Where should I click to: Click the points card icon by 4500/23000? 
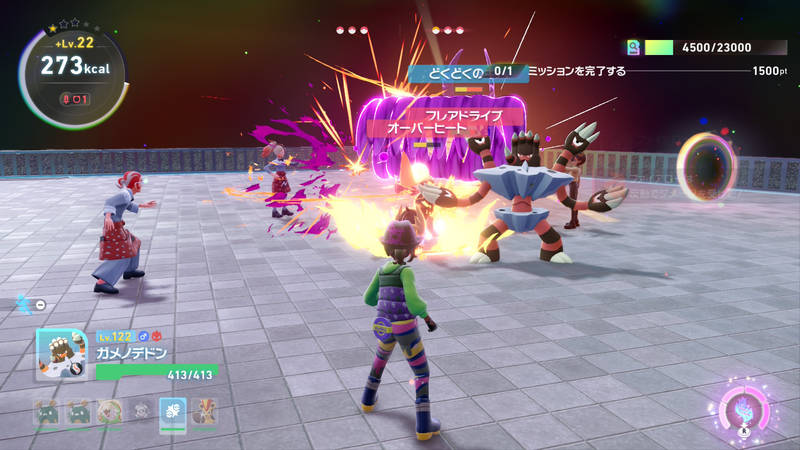tap(633, 47)
